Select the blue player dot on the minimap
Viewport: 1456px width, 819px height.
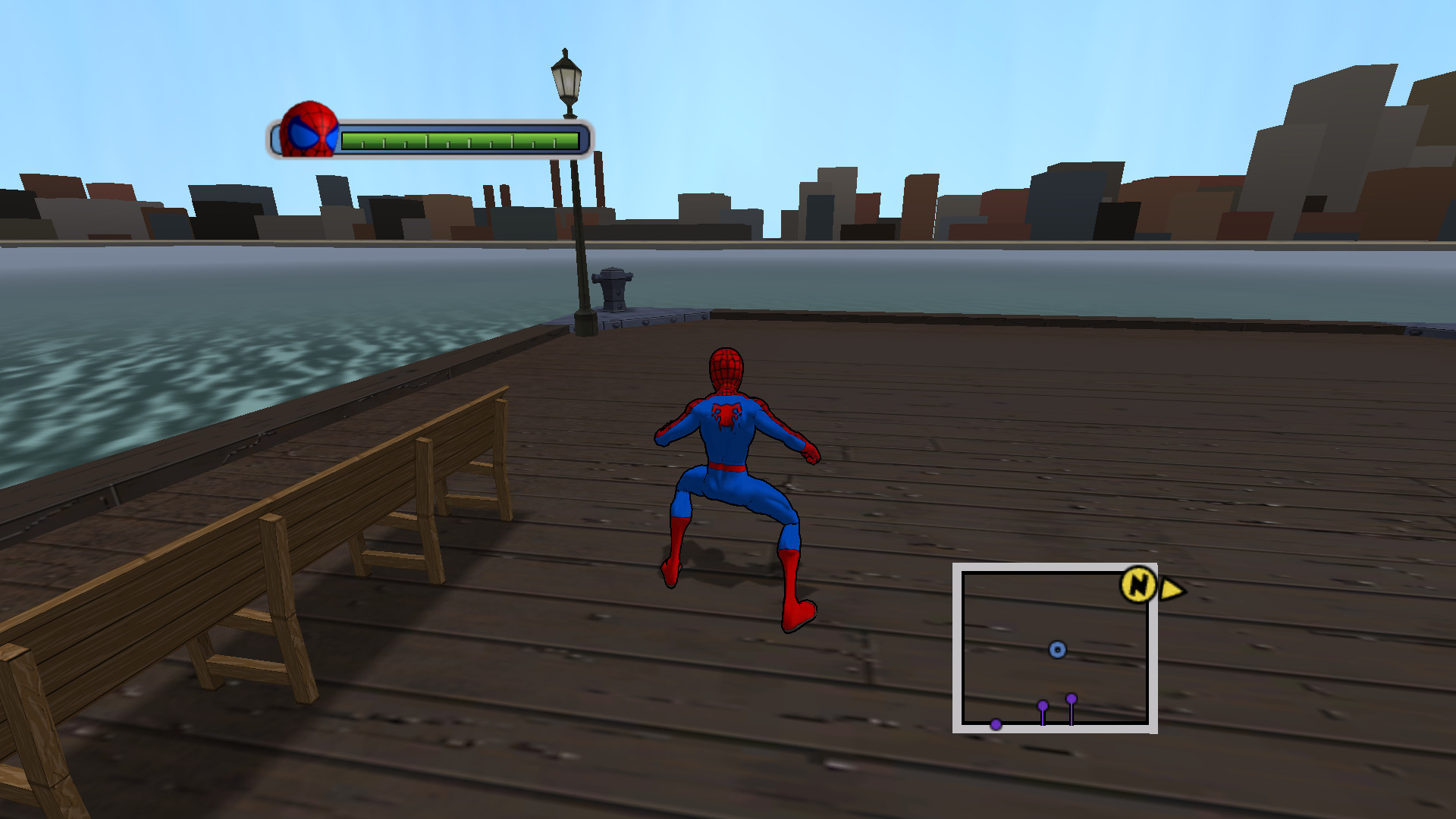click(1057, 650)
